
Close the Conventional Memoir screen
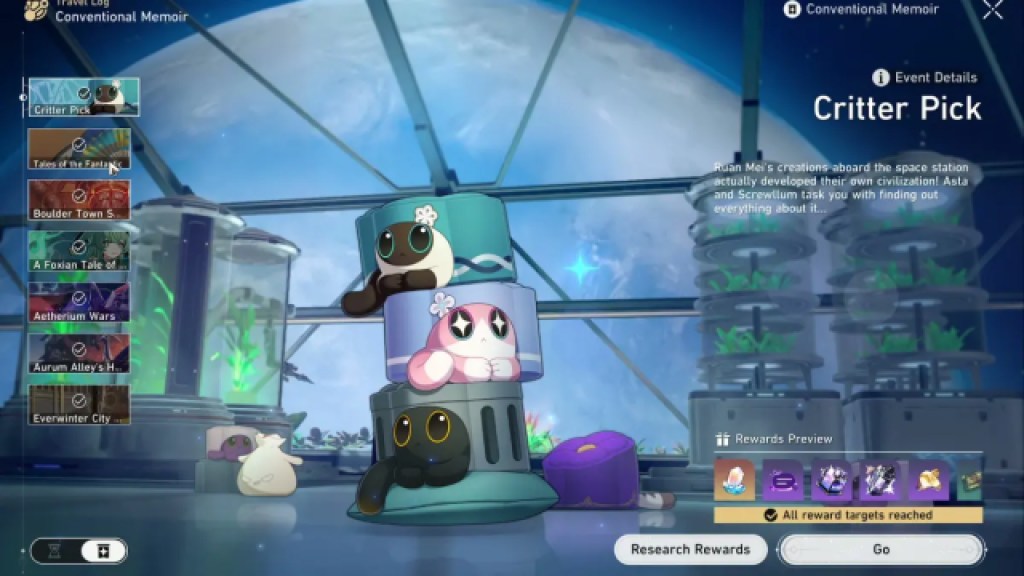click(x=992, y=10)
